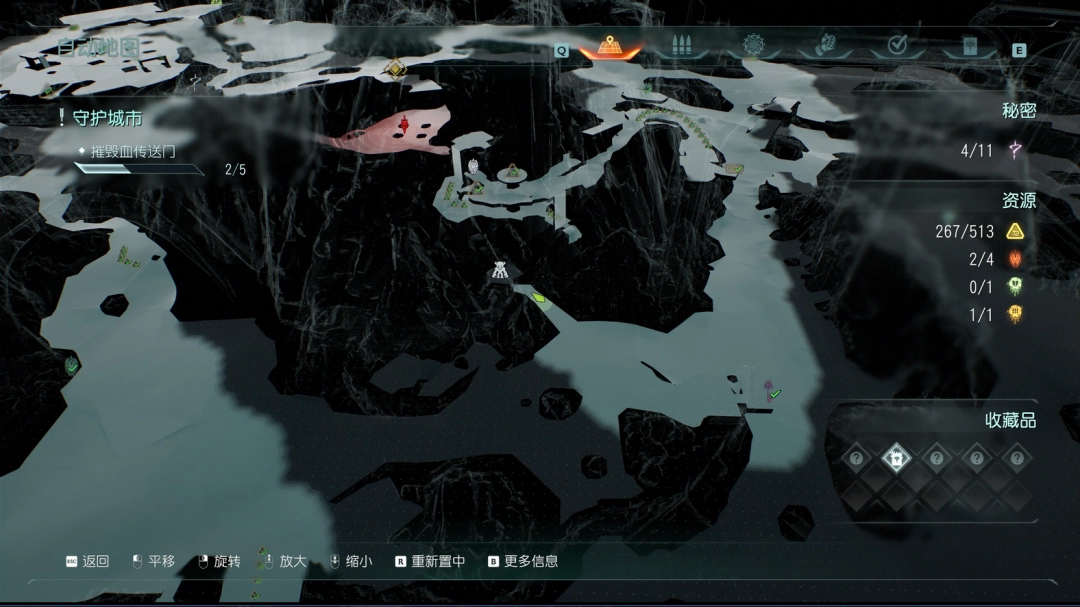1080x607 pixels.
Task: Click the purple secret marker with checkmark
Action: tap(770, 389)
